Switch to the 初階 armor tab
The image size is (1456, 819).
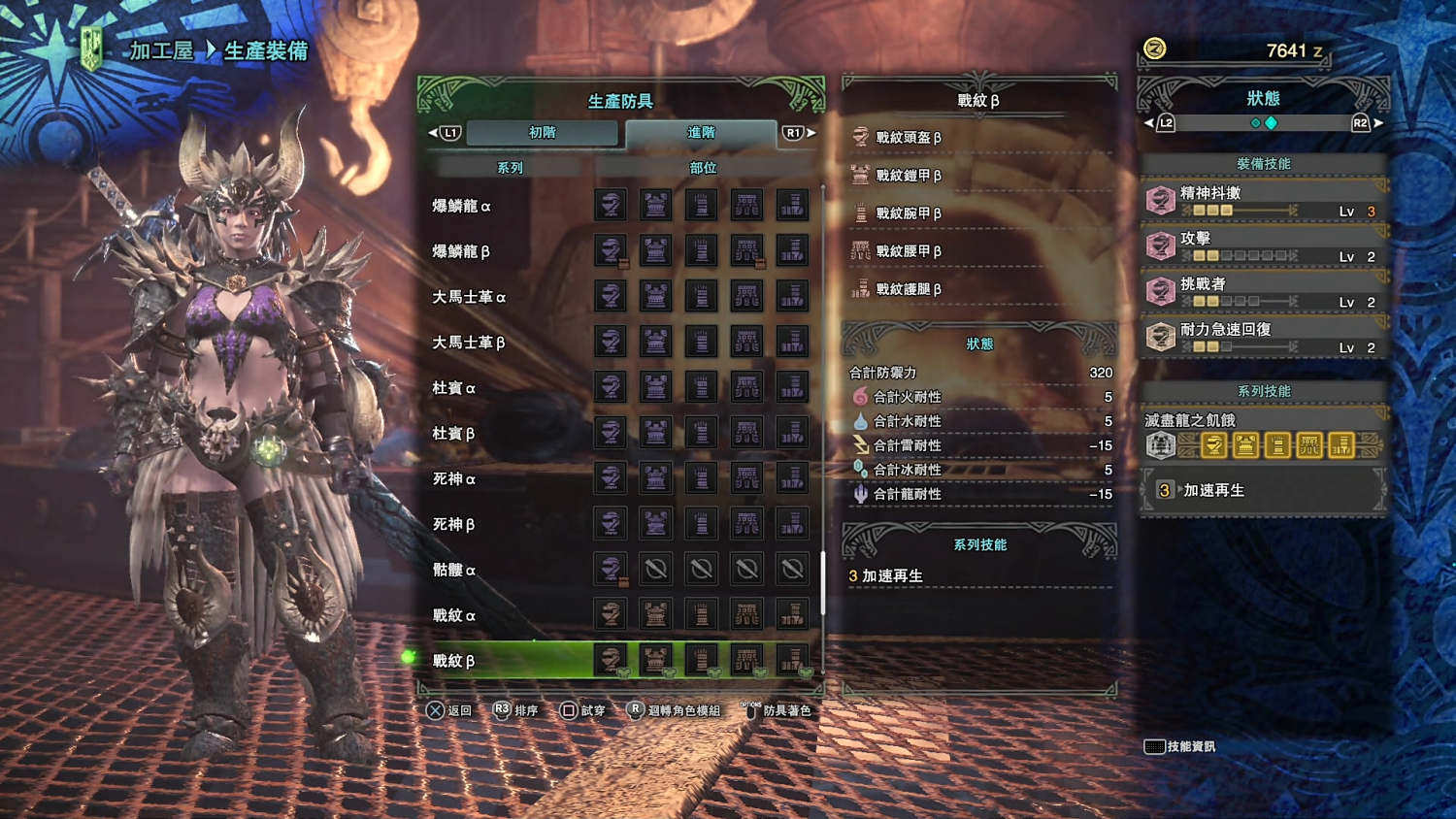[542, 133]
